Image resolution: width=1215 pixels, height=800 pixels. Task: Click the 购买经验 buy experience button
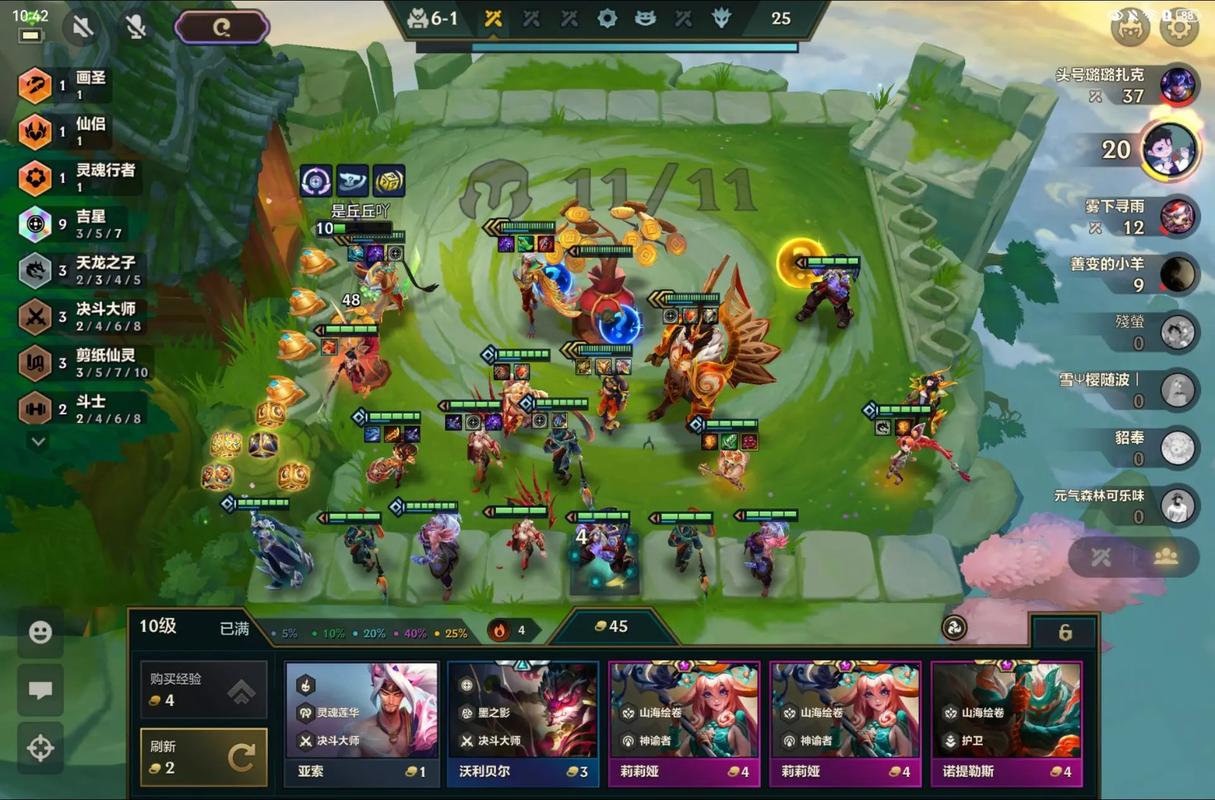tap(204, 689)
